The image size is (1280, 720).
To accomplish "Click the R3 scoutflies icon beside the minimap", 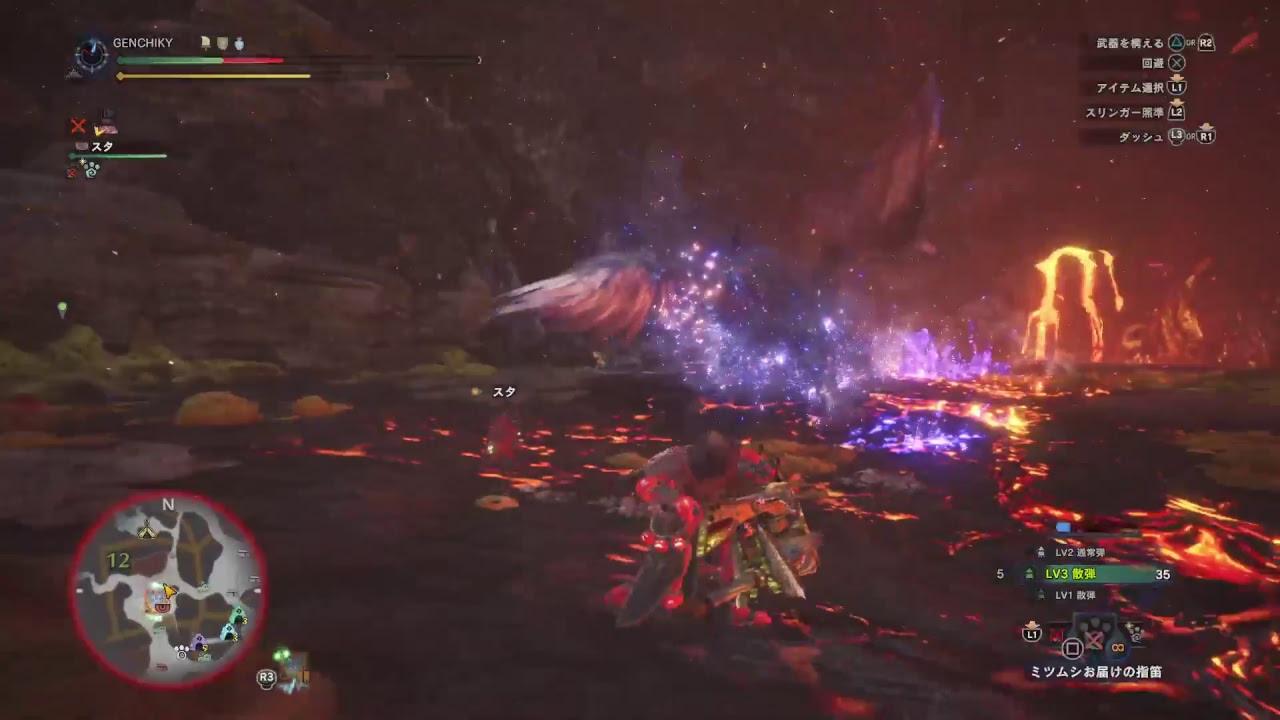I will [x=266, y=678].
